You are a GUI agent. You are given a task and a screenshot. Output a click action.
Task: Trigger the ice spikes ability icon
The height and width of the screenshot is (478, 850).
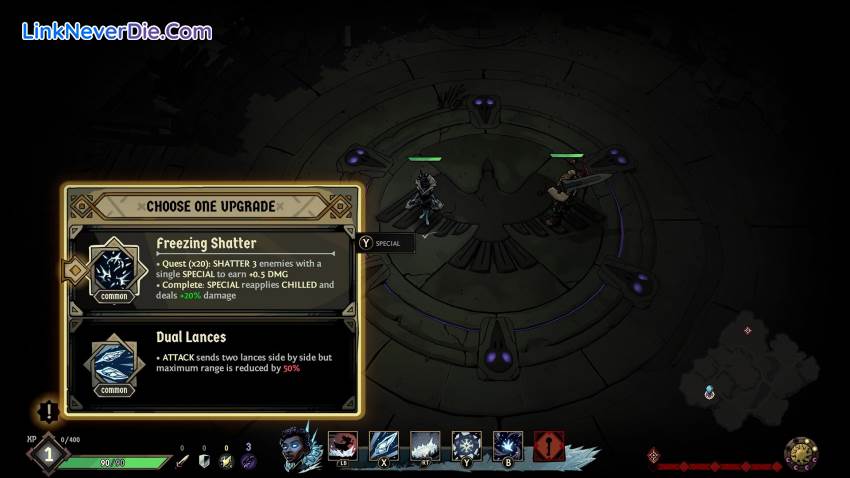point(425,446)
